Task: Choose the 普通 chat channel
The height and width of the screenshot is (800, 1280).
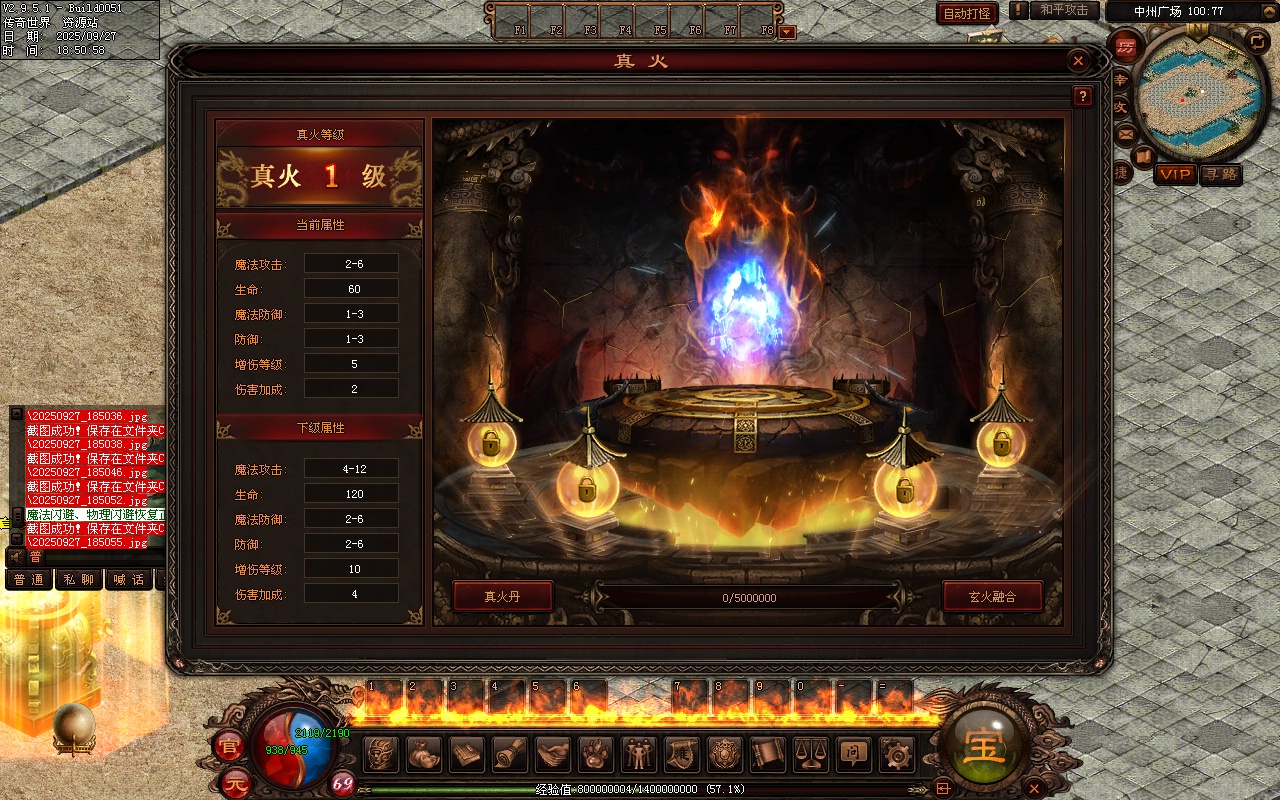Action: tap(29, 580)
